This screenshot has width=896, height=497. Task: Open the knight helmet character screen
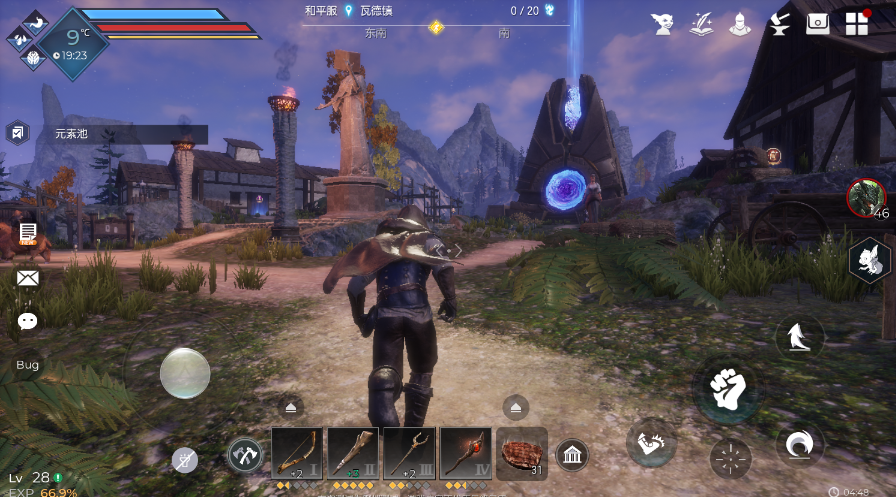740,24
